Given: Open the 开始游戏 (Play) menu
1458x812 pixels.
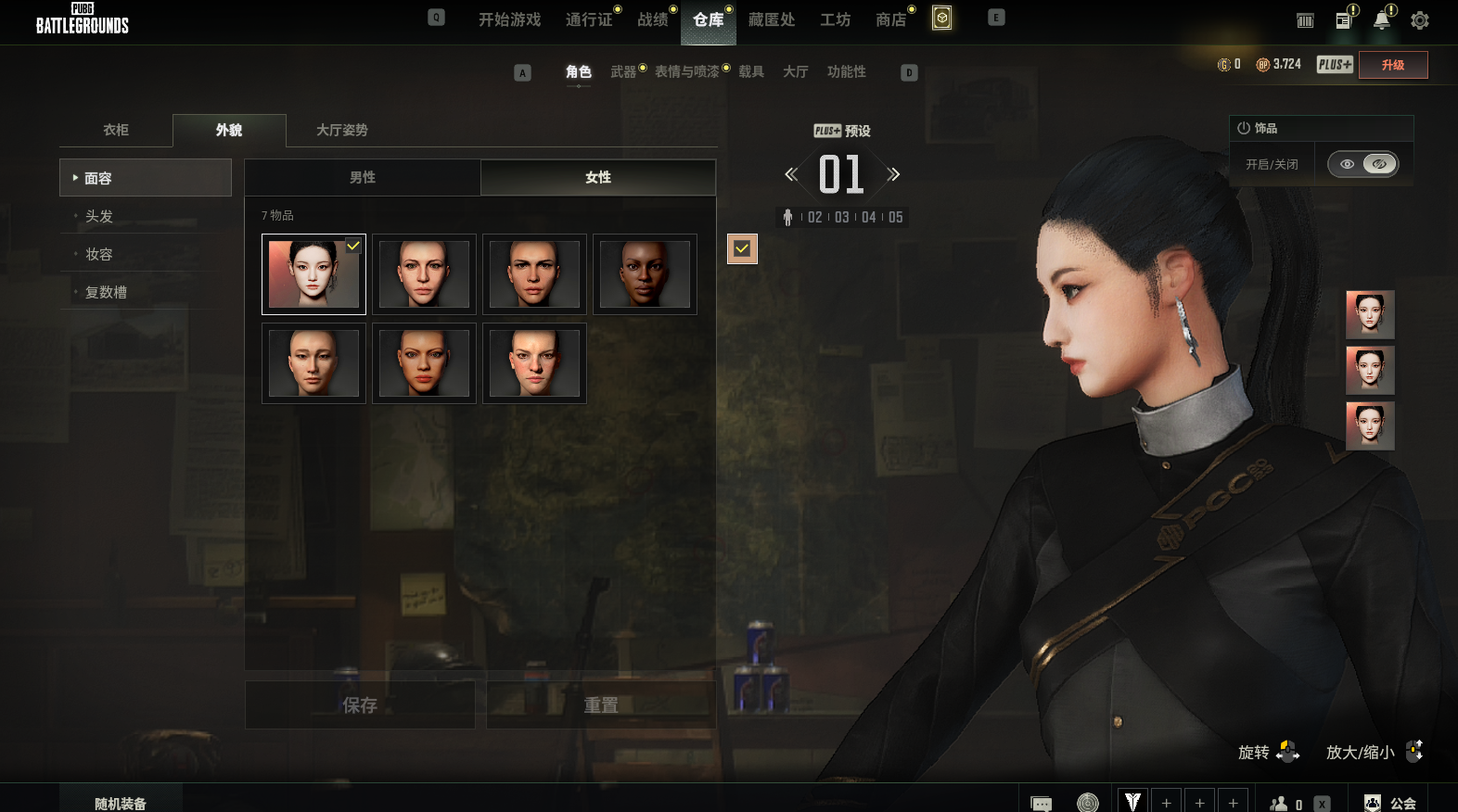Looking at the screenshot, I should tap(509, 19).
